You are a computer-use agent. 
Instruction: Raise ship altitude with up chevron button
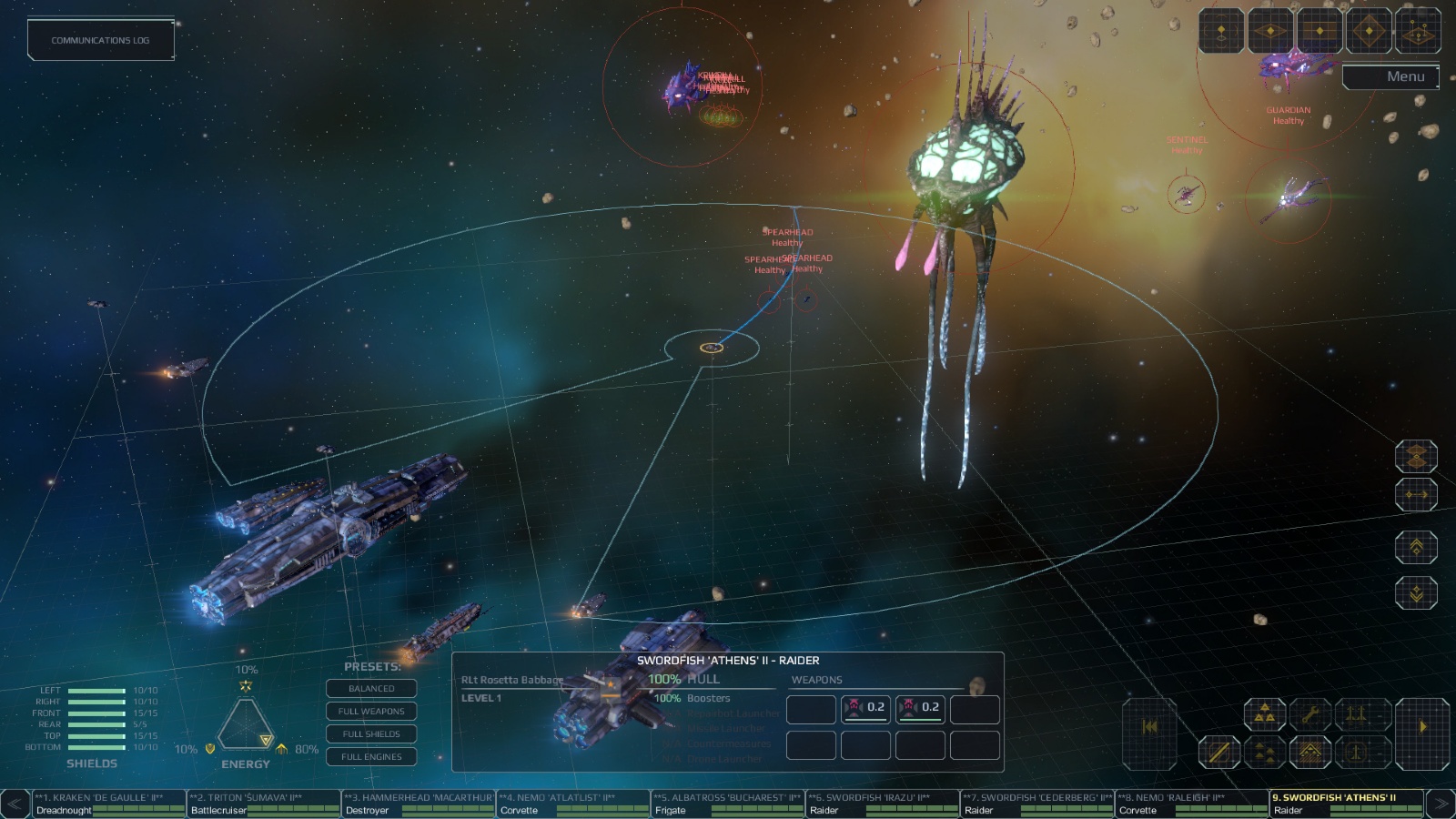[1416, 548]
